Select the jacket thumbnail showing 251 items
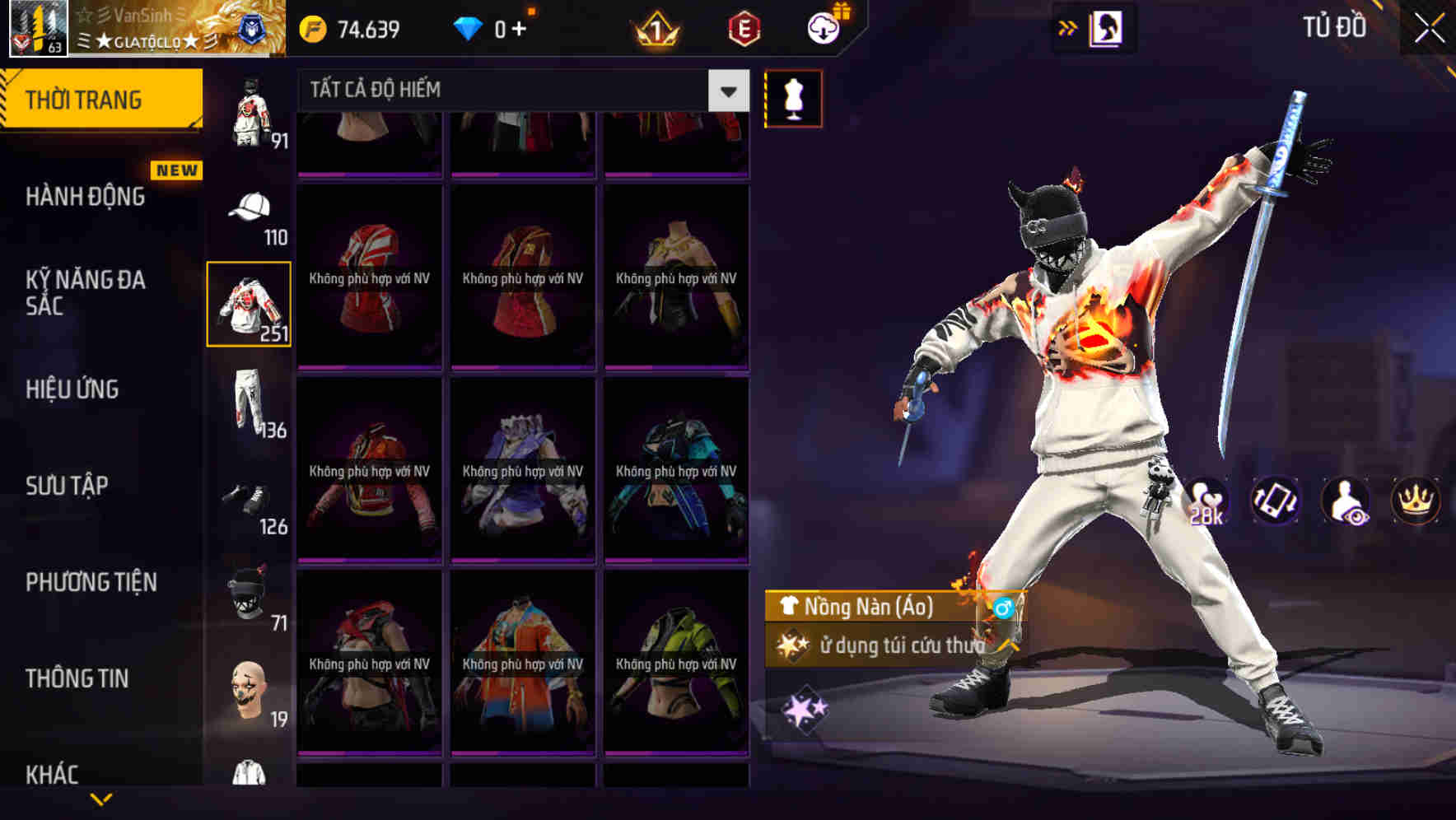 click(x=249, y=303)
